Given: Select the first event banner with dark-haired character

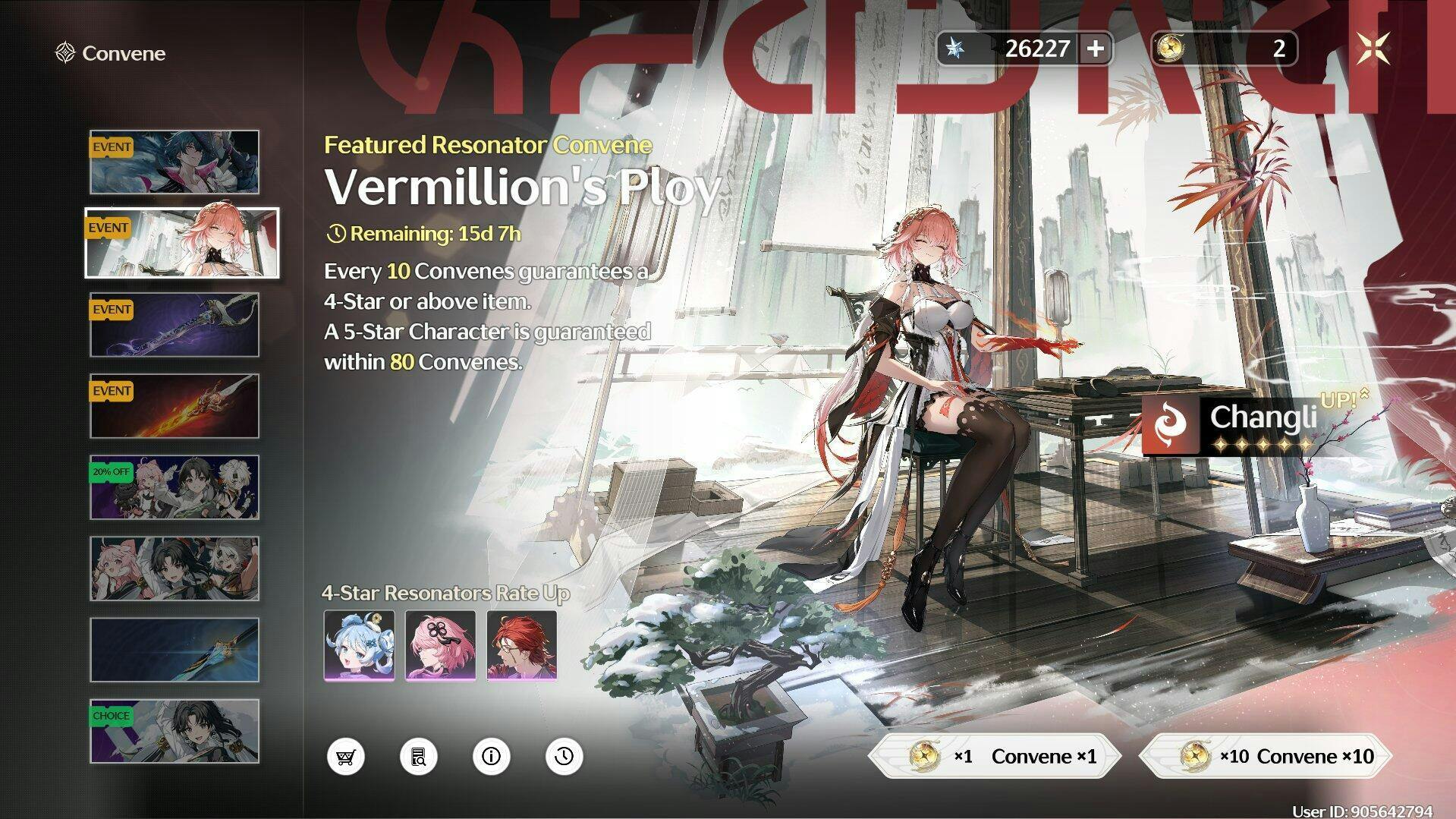Looking at the screenshot, I should click(175, 162).
